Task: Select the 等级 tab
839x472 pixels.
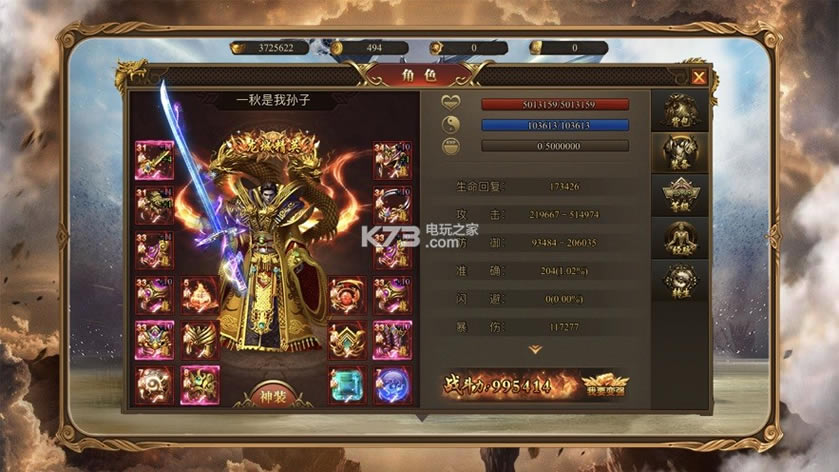Action: (x=680, y=195)
